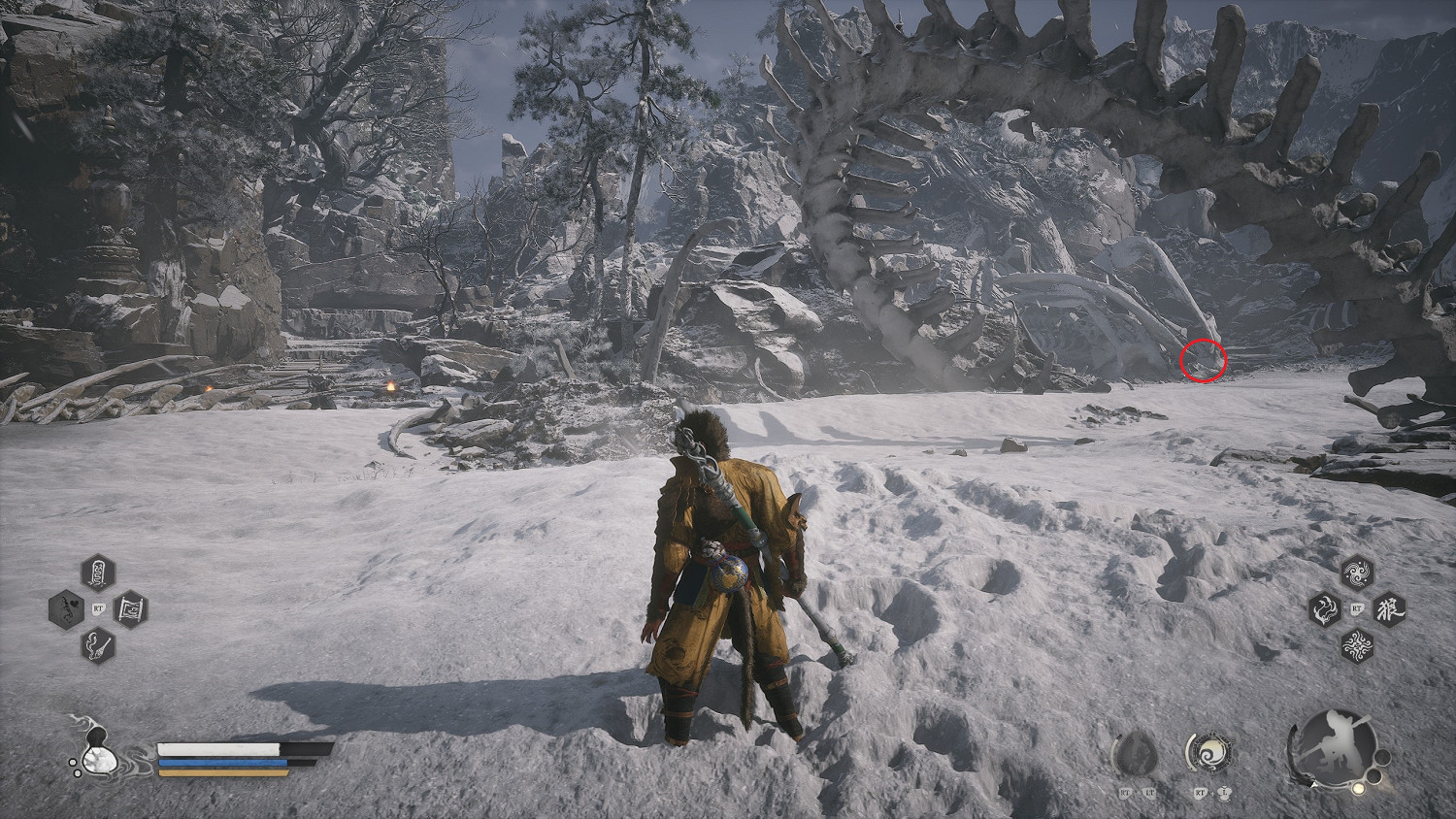
Task: Trigger the wolf character transformation spell
Action: pos(1389,609)
